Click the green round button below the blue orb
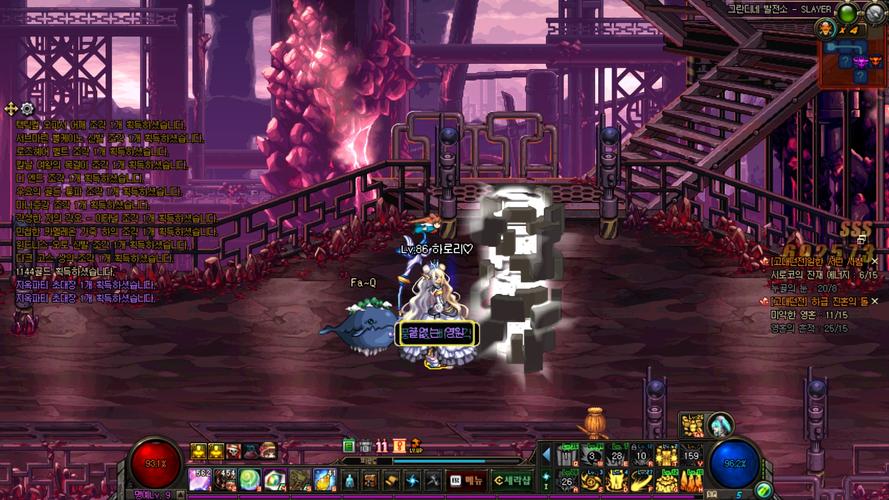Image resolution: width=889 pixels, height=500 pixels. [763, 490]
